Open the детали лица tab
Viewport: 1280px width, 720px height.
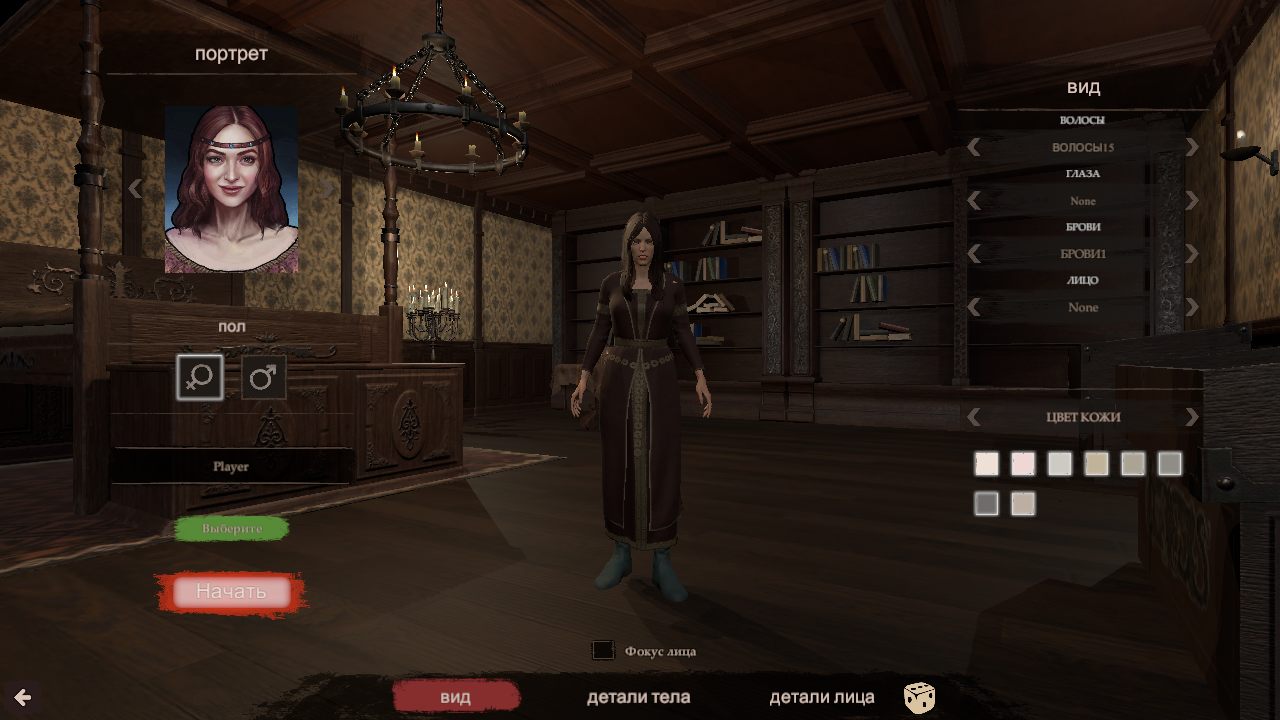[821, 697]
